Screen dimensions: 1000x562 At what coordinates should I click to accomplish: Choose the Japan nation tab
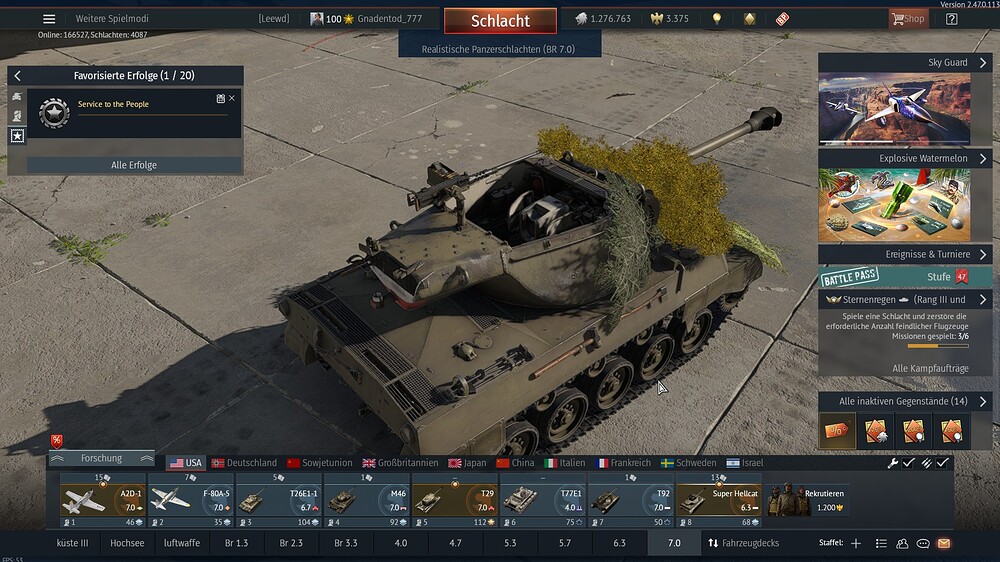tap(467, 463)
